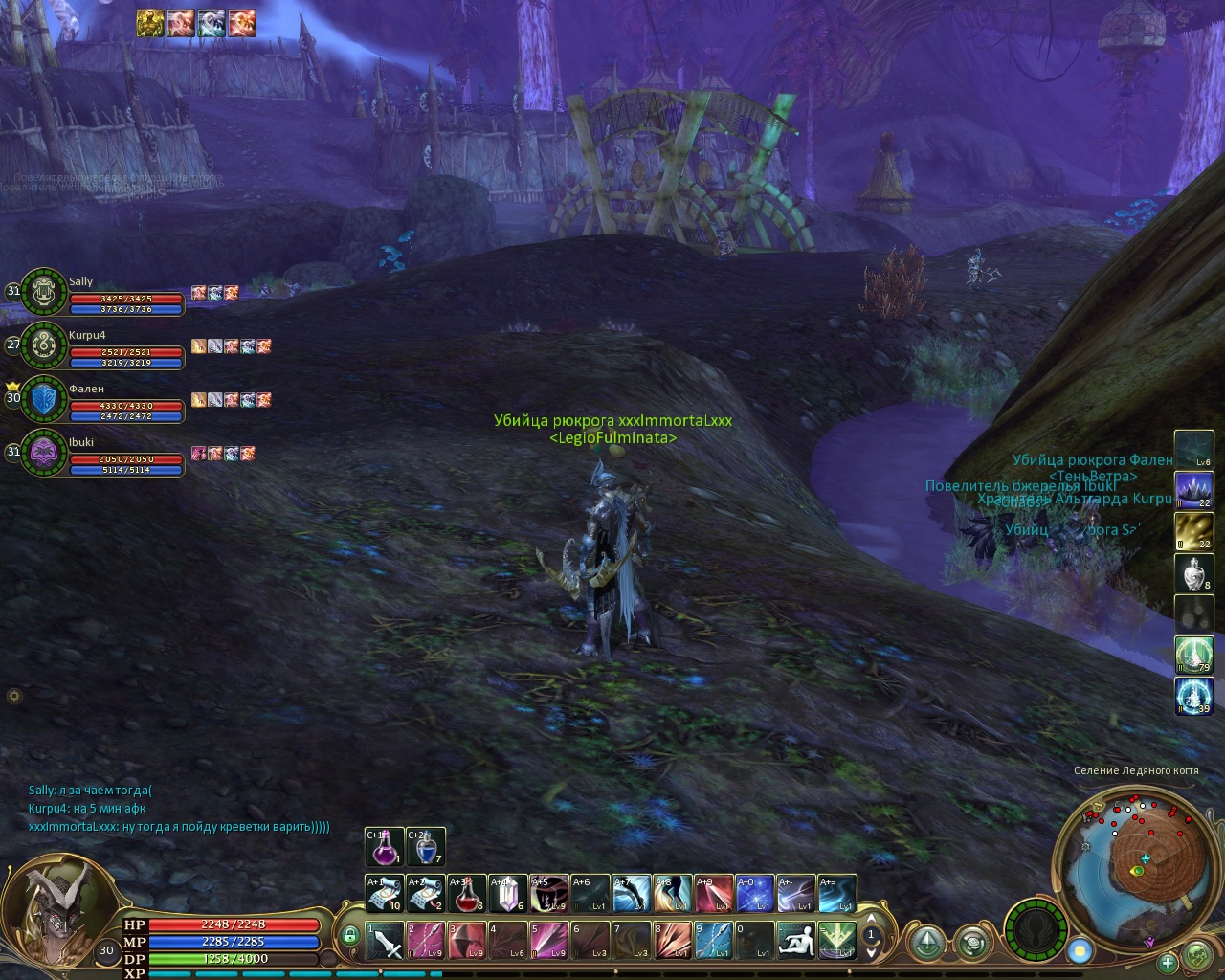This screenshot has height=980, width=1225.
Task: Select the yellow figure buff icon
Action: pyautogui.click(x=149, y=22)
